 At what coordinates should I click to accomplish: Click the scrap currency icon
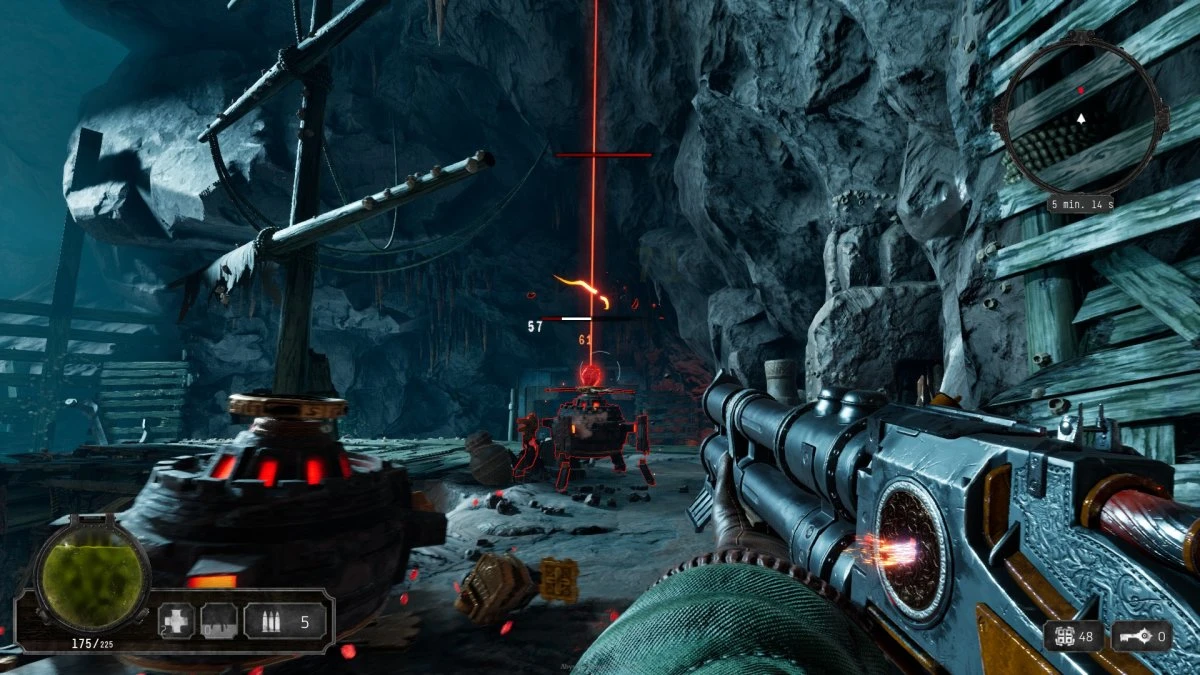pyautogui.click(x=1062, y=635)
